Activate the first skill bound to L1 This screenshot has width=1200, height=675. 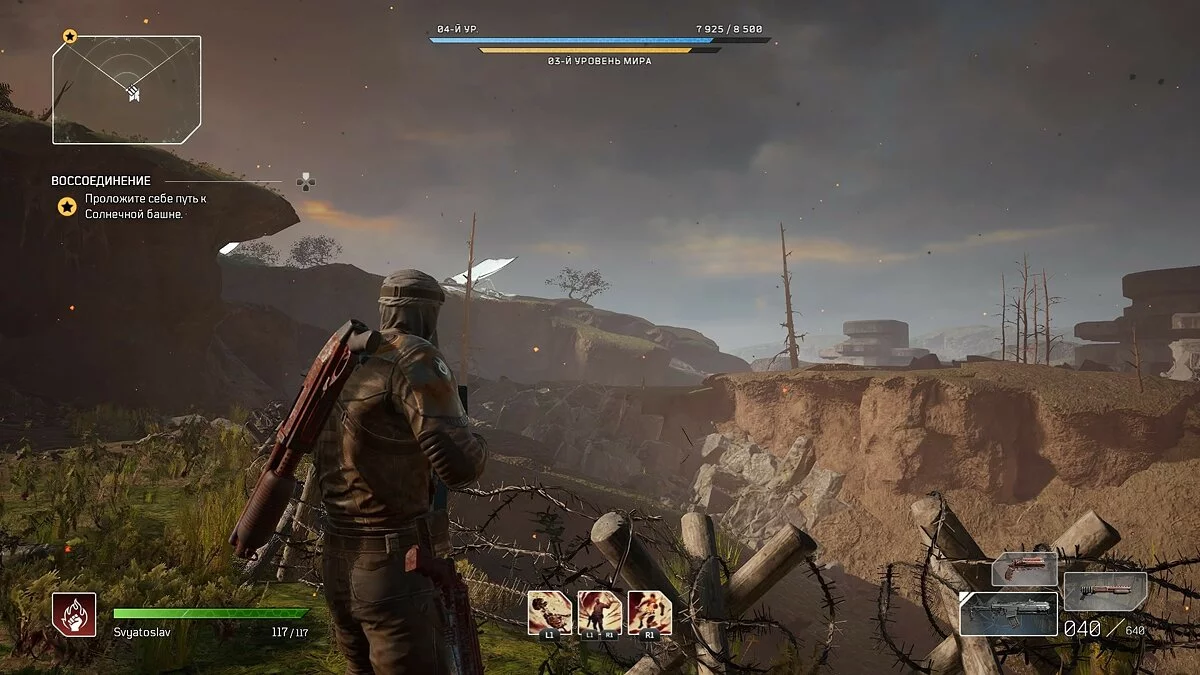click(x=550, y=611)
